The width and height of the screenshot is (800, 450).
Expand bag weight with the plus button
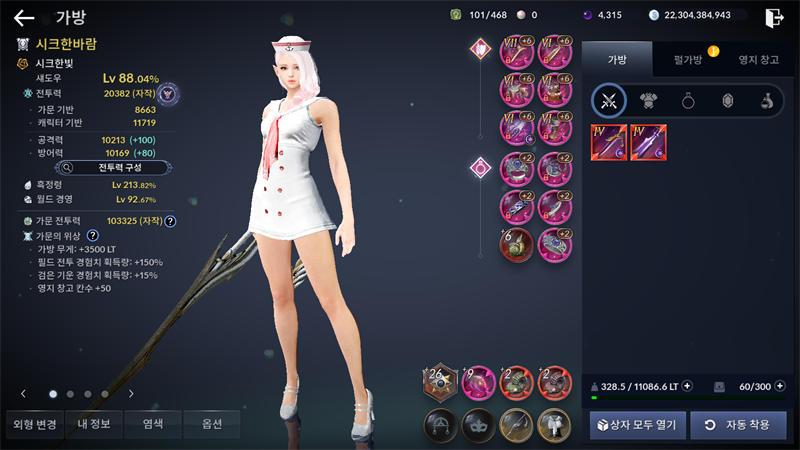click(x=687, y=385)
